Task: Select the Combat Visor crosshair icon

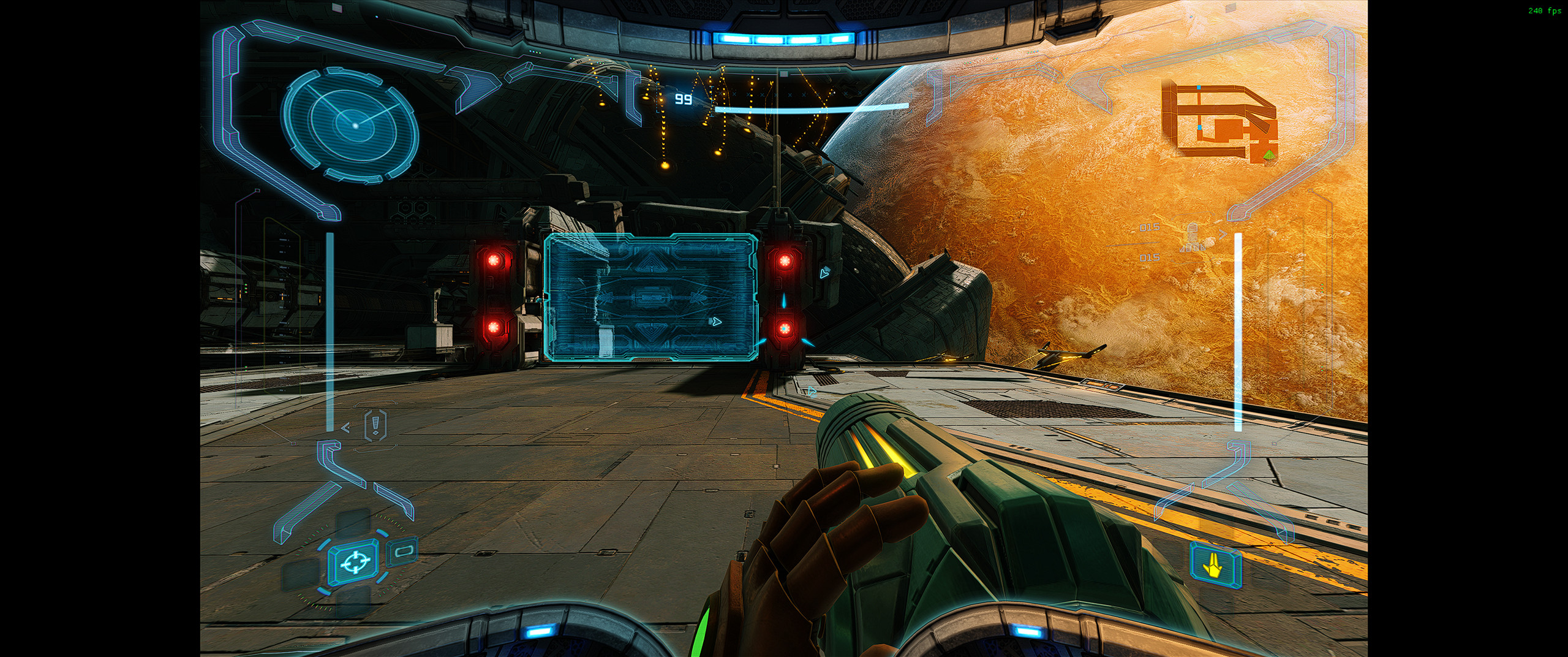Action: coord(353,562)
